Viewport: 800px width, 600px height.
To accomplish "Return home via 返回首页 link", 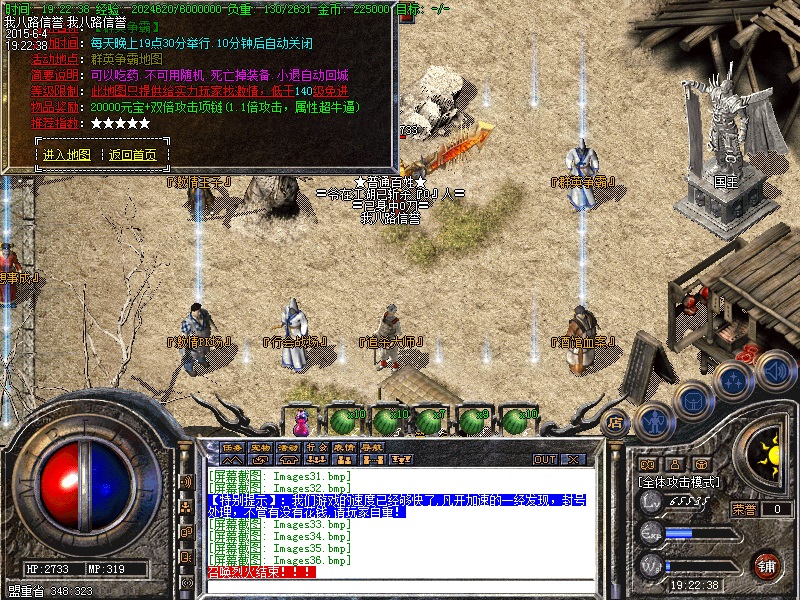I will tap(133, 155).
